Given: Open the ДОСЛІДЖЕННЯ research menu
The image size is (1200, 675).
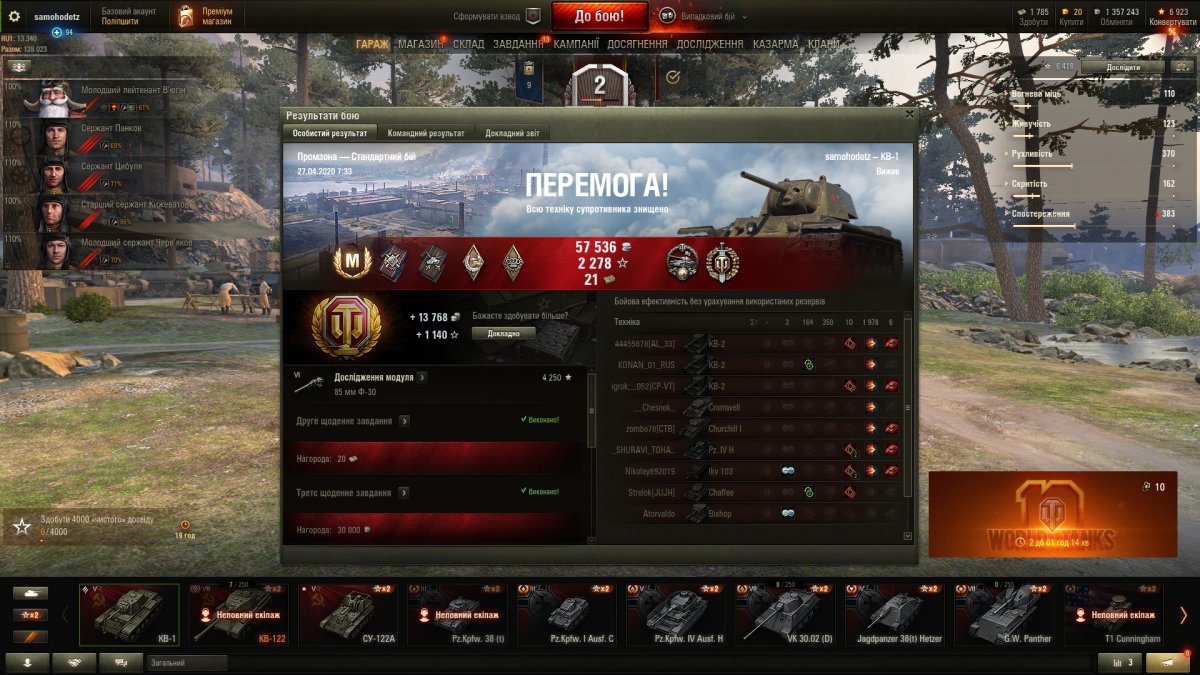Looking at the screenshot, I should pos(710,45).
